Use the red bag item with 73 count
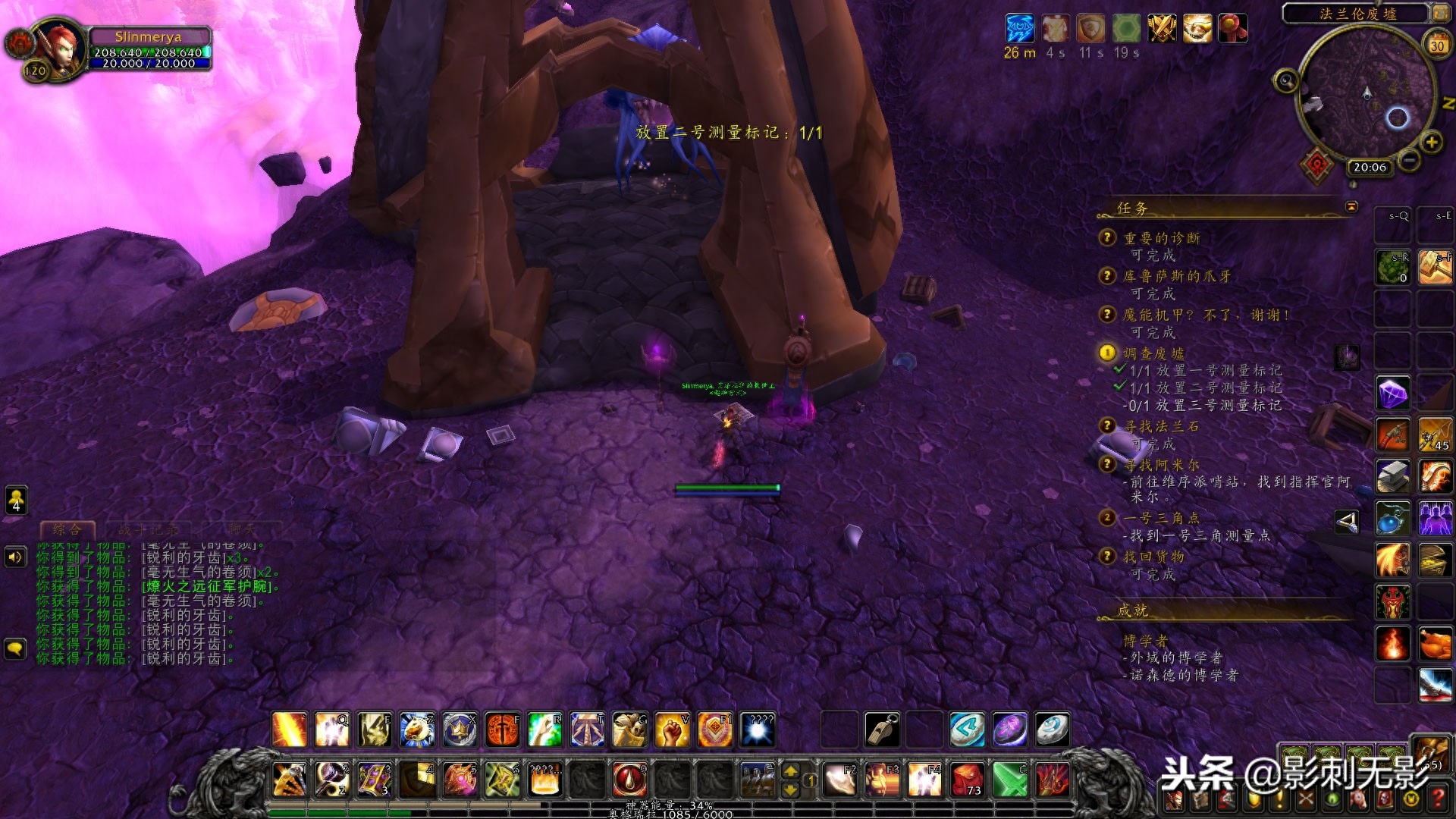This screenshot has width=1456, height=819. coord(967,780)
